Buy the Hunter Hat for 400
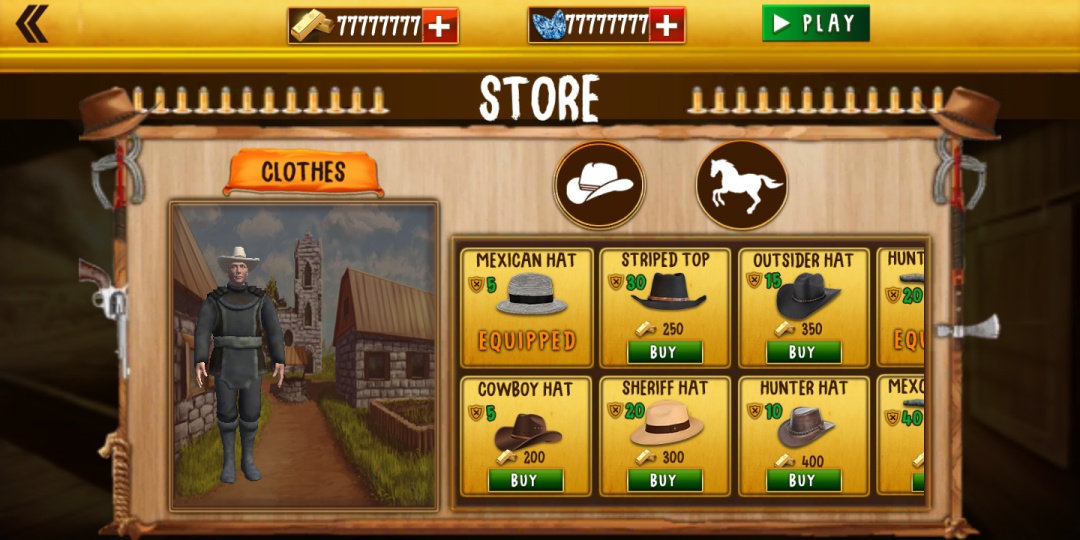Screen dimensions: 1080x540 click(x=803, y=480)
